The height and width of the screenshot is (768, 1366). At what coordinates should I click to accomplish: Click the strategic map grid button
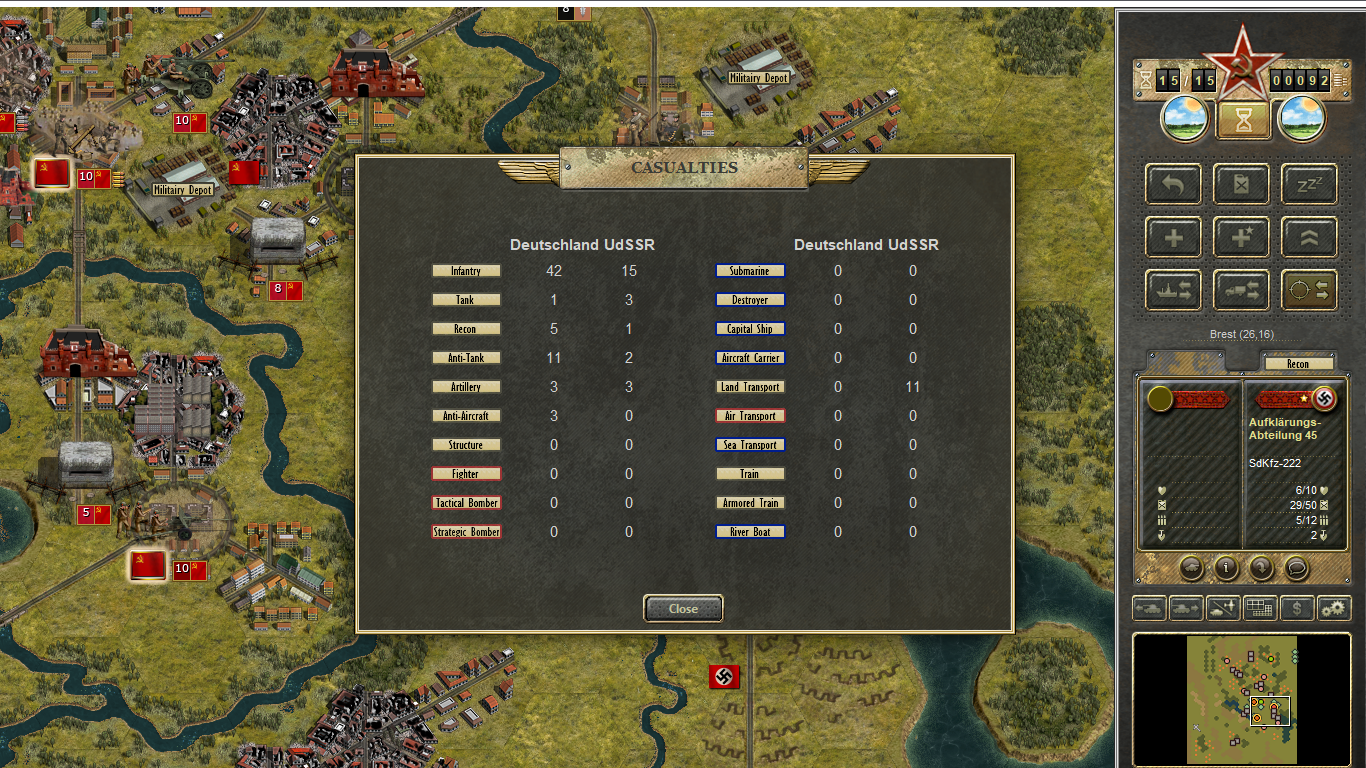[1260, 607]
